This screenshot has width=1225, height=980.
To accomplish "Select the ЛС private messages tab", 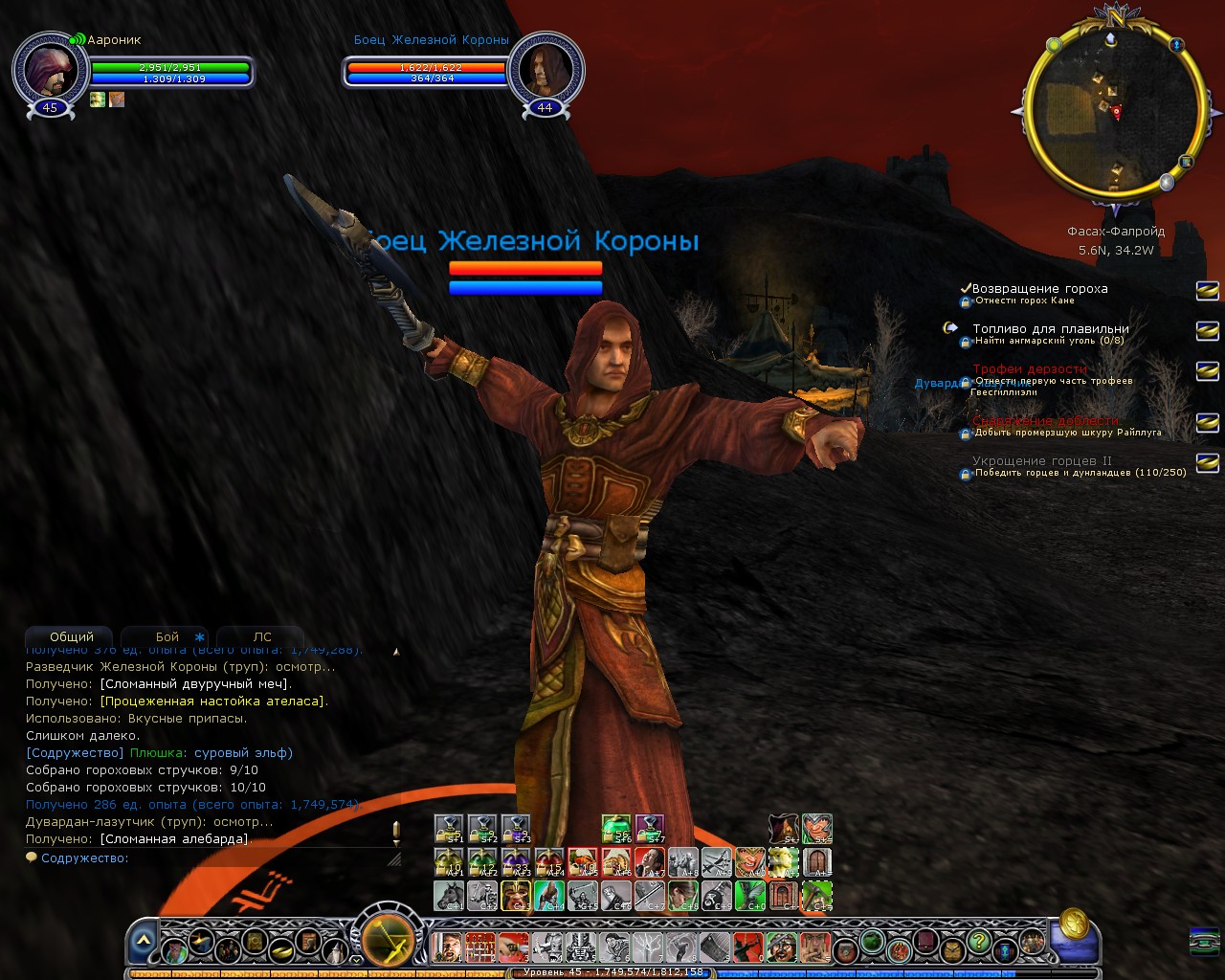I will (261, 636).
